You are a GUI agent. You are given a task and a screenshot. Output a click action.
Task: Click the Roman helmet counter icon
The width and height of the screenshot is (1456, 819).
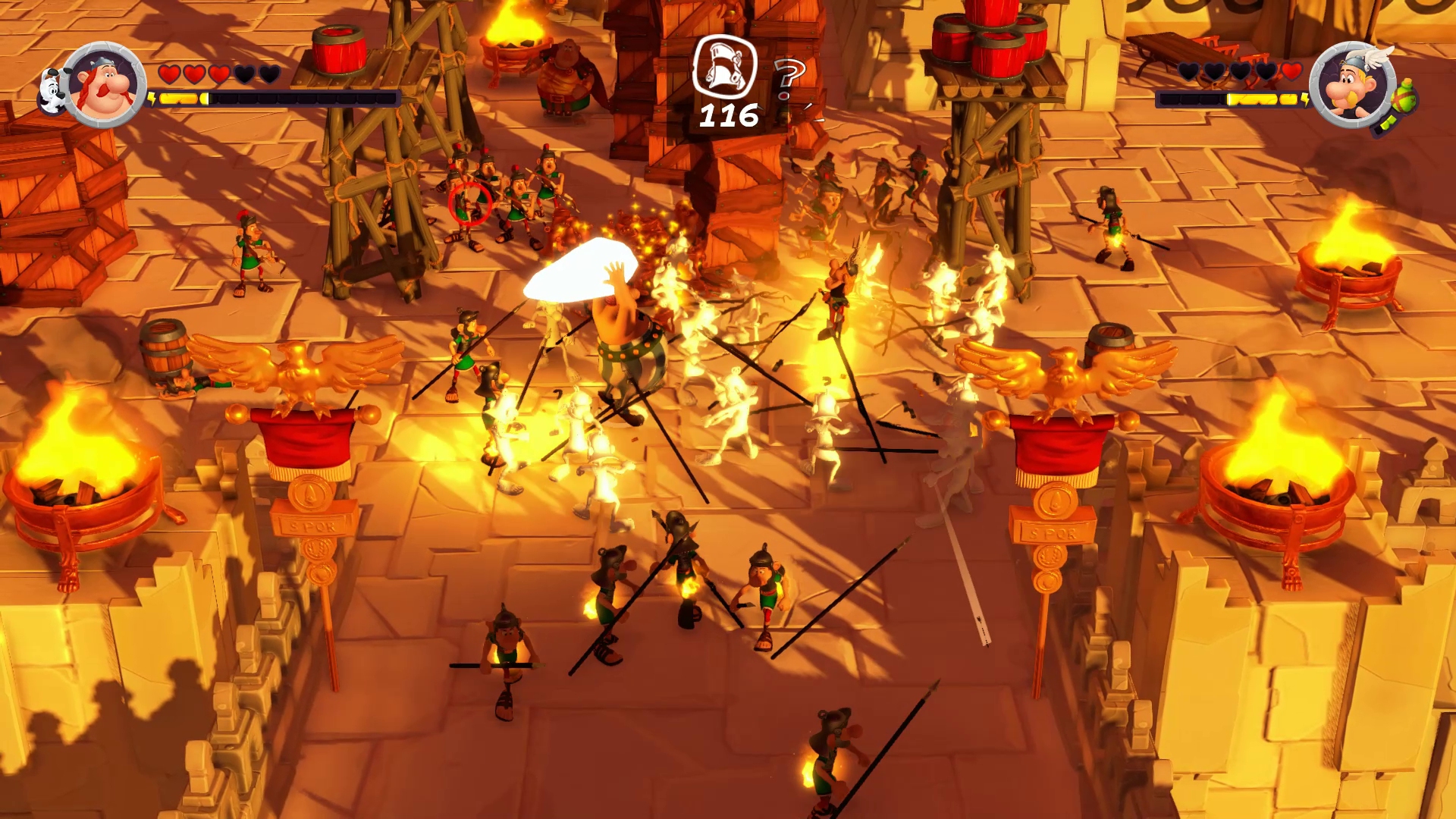point(725,67)
